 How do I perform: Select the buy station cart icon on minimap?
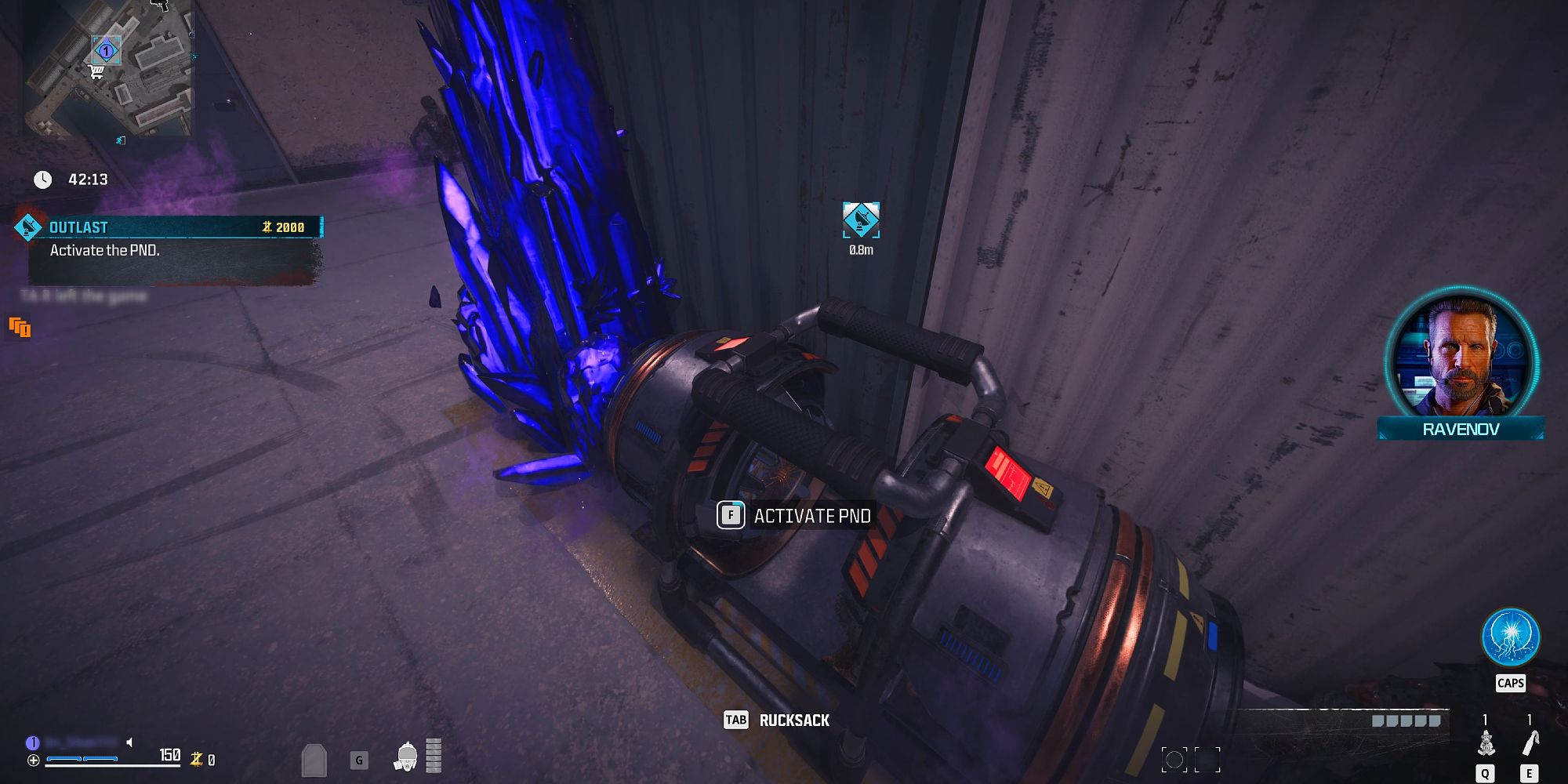tap(96, 72)
